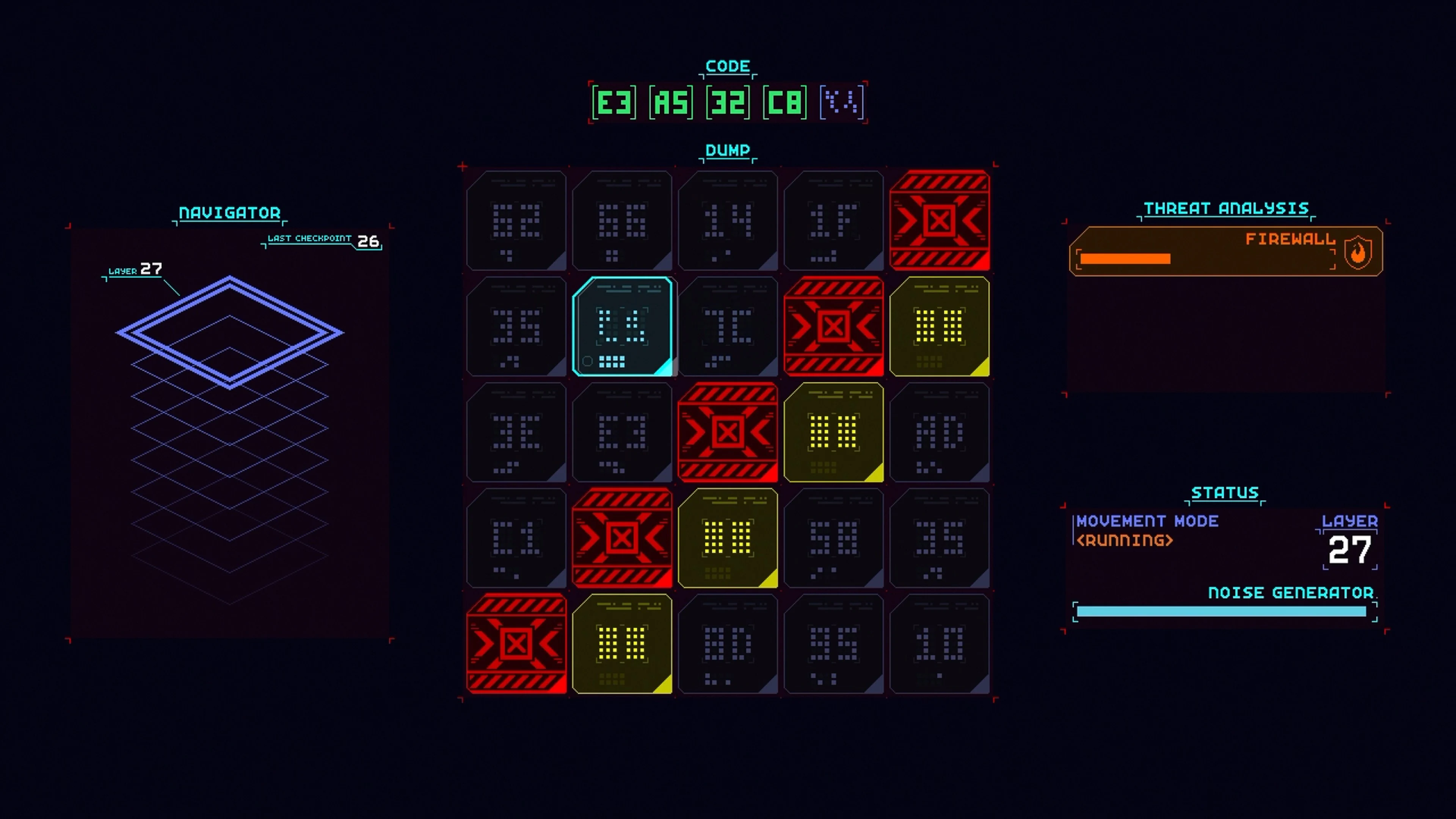
Task: Click the memory cell labeled 14 in the top row
Action: 728,220
